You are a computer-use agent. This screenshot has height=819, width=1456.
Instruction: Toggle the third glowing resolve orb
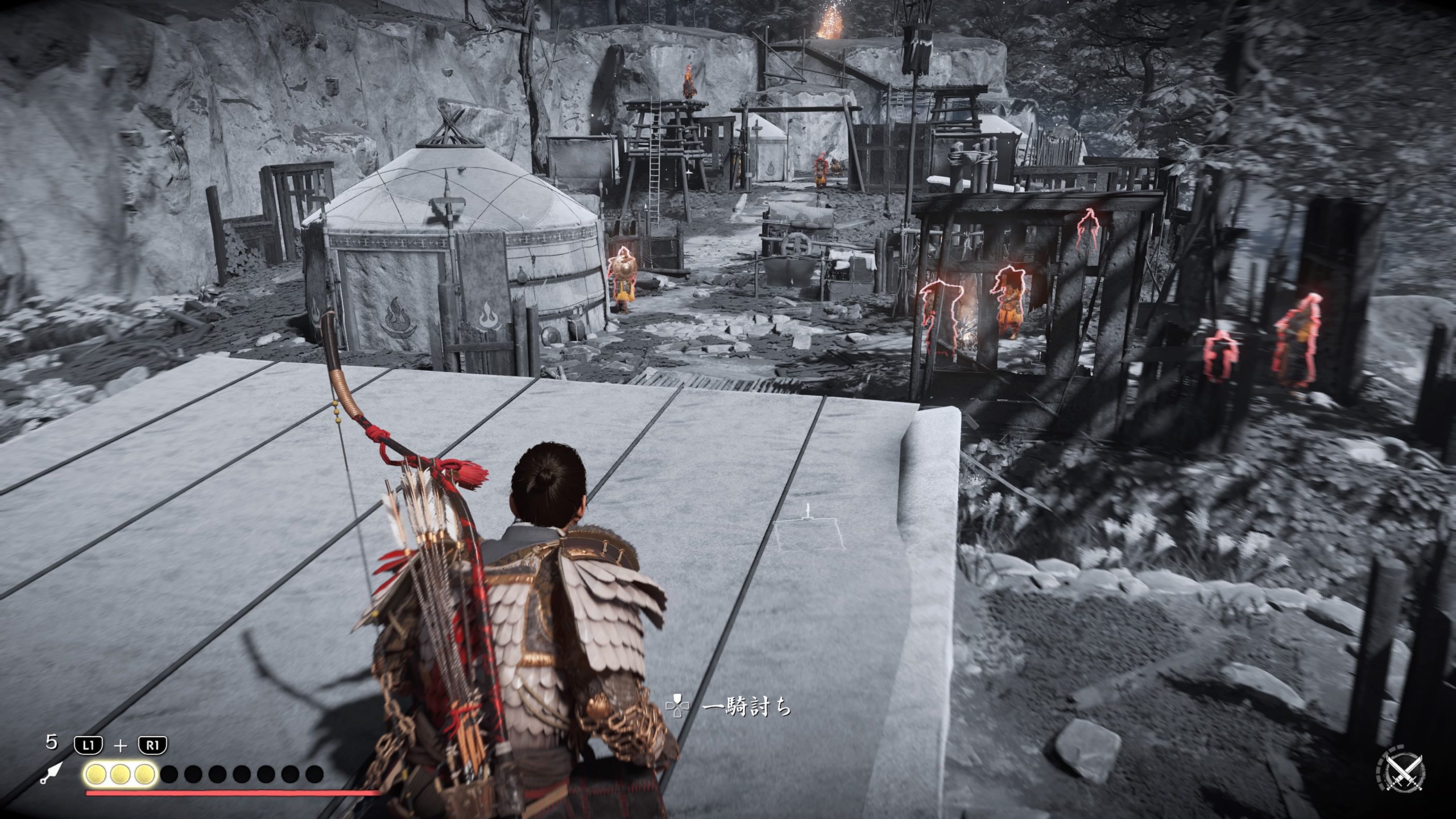click(x=145, y=775)
